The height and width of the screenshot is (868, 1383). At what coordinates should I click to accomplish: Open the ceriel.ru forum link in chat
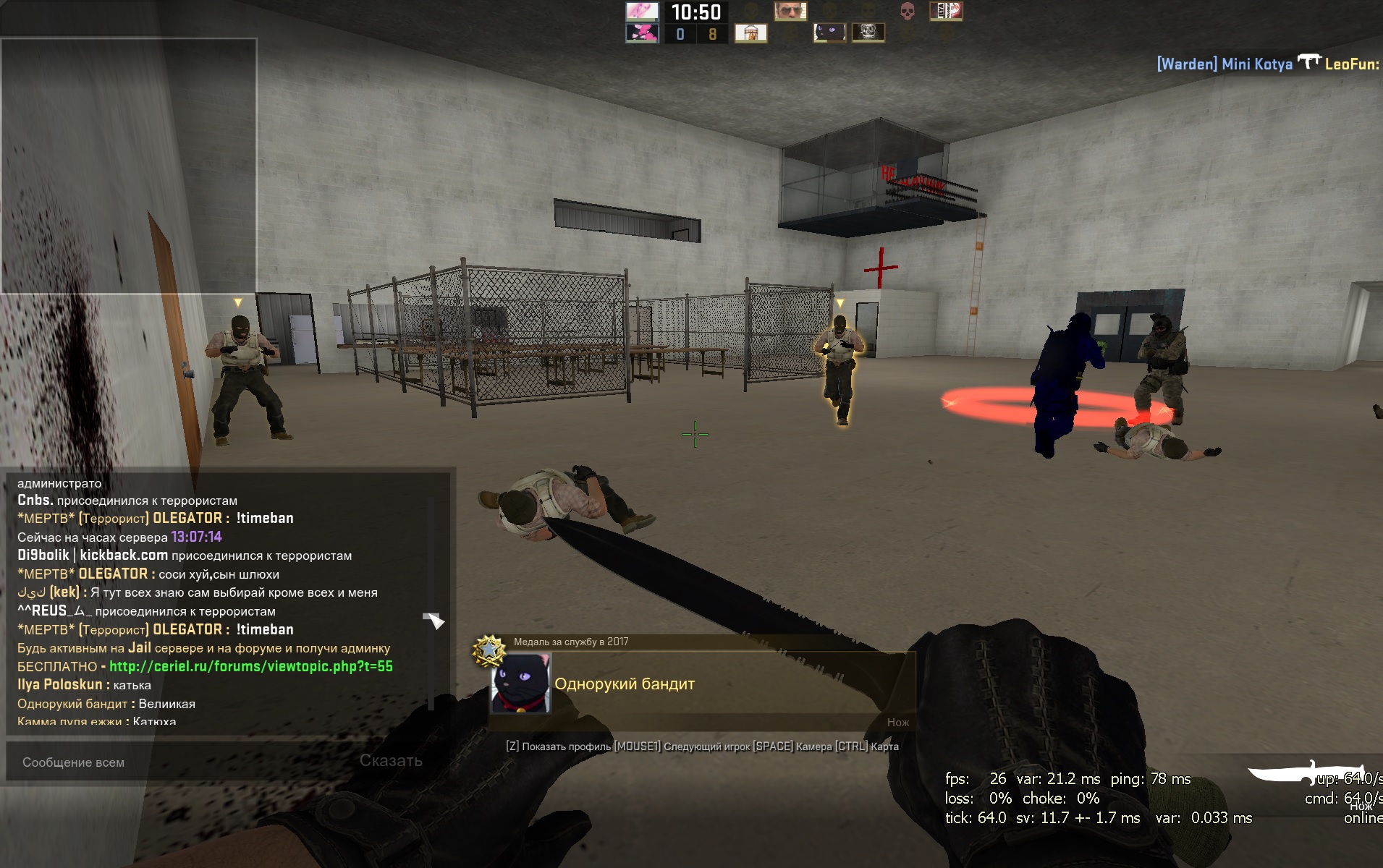point(250,666)
